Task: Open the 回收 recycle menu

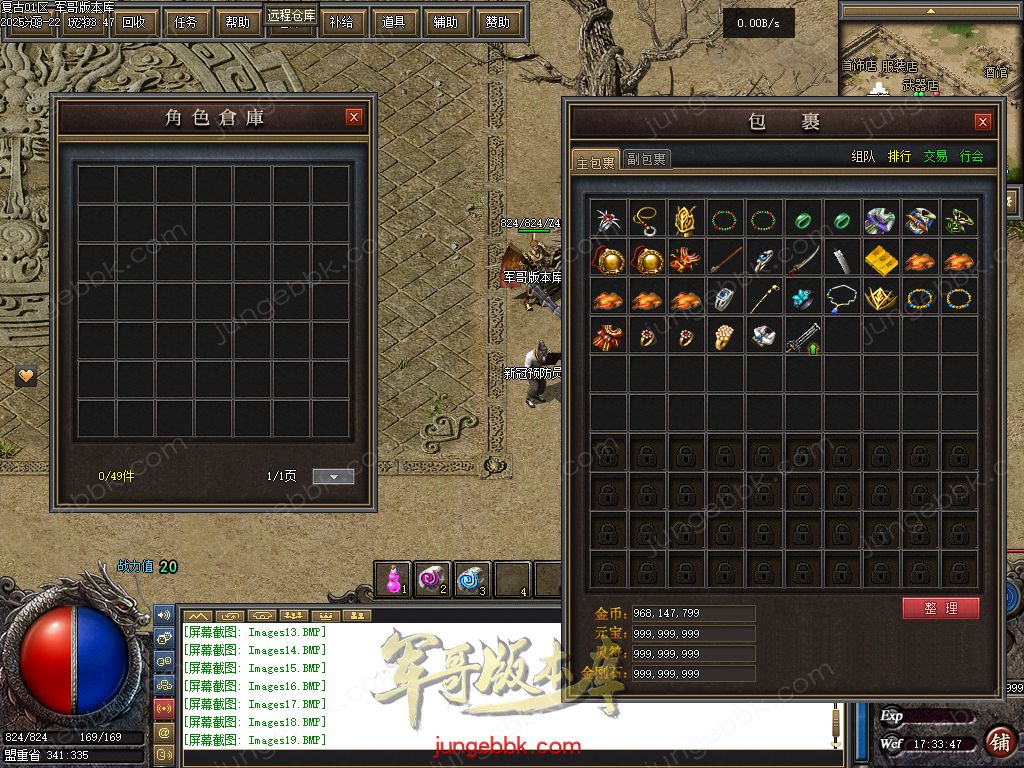Action: [133, 22]
